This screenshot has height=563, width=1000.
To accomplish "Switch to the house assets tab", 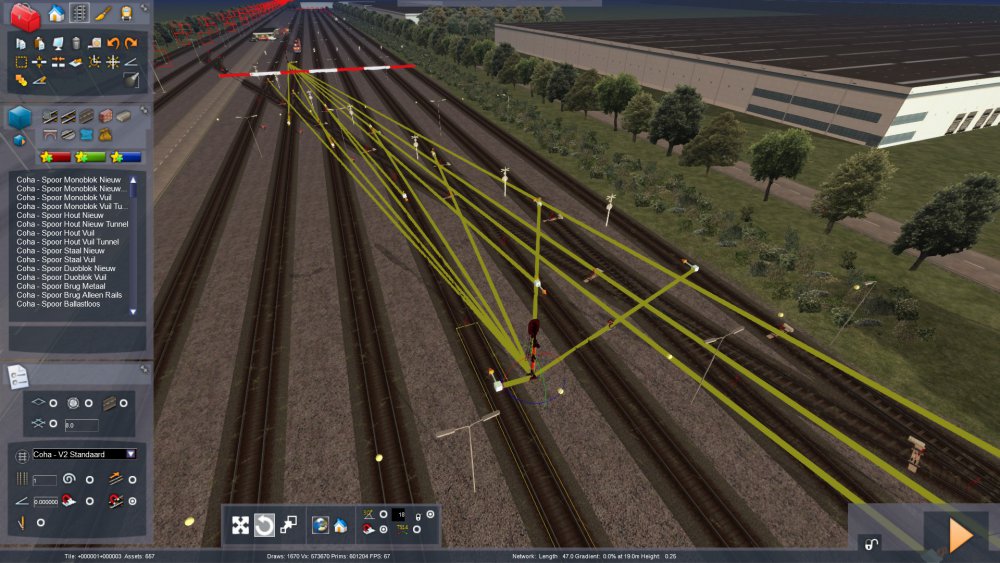I will tap(56, 13).
